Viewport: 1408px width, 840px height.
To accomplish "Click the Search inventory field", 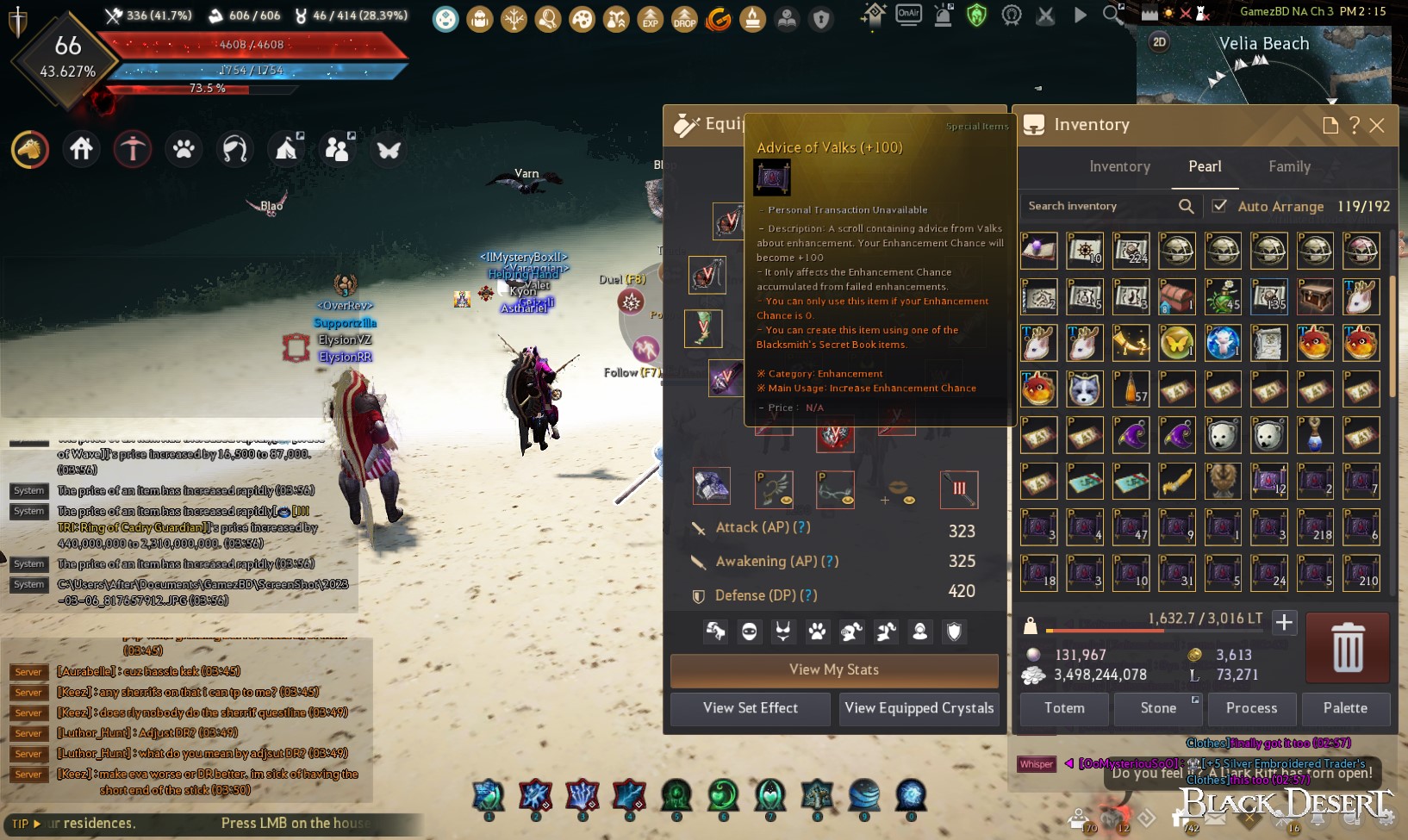I will click(1100, 206).
